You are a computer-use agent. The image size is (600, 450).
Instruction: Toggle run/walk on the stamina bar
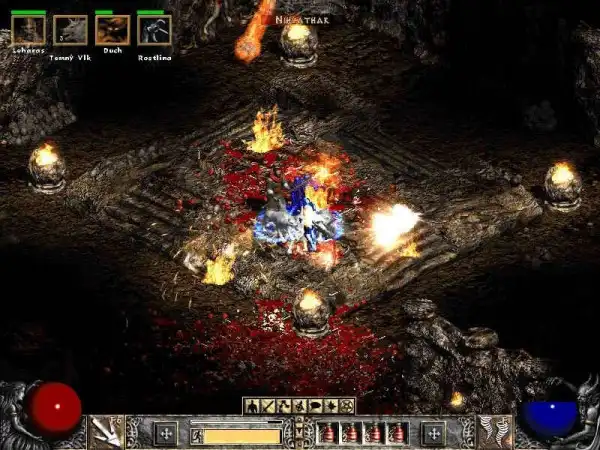click(x=197, y=435)
